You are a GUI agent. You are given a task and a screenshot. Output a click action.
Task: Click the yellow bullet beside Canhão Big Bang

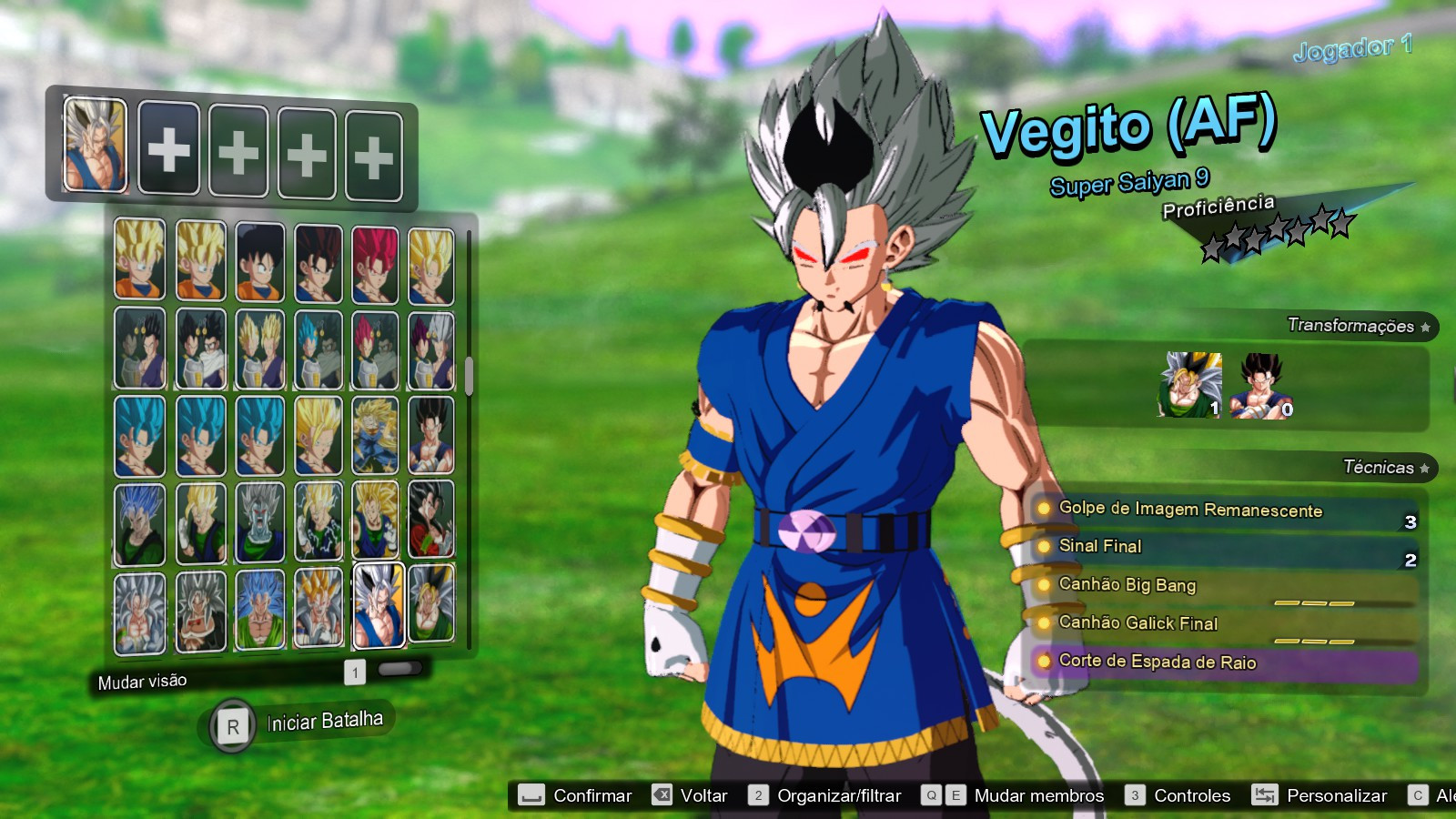(1043, 586)
